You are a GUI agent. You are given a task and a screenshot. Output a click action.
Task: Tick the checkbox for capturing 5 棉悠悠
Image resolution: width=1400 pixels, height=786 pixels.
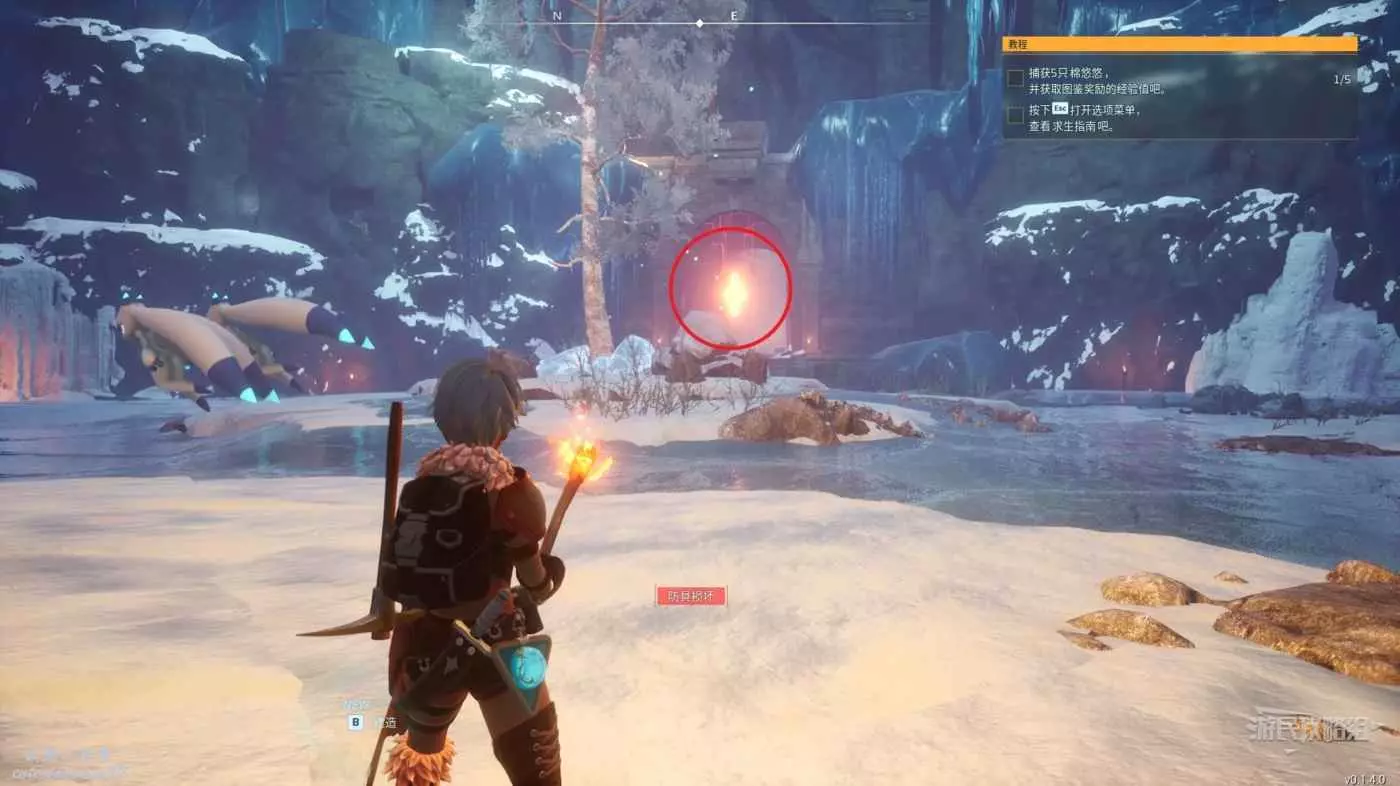[x=1015, y=78]
